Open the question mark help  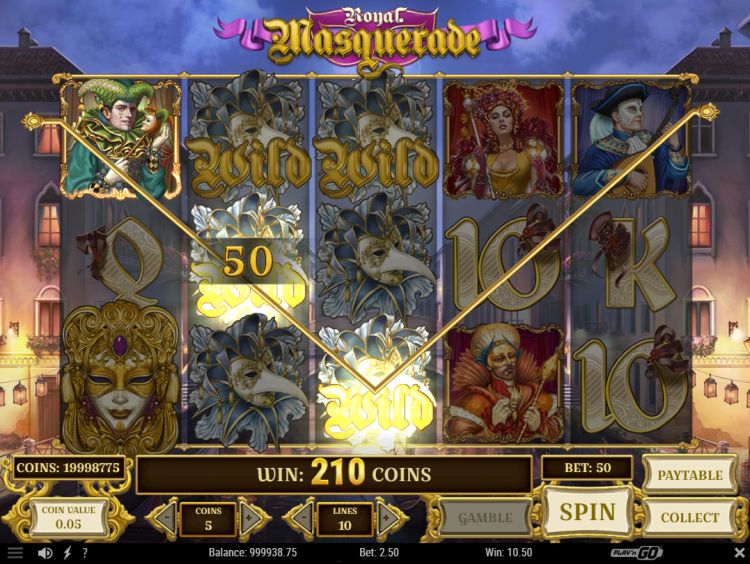[x=84, y=552]
